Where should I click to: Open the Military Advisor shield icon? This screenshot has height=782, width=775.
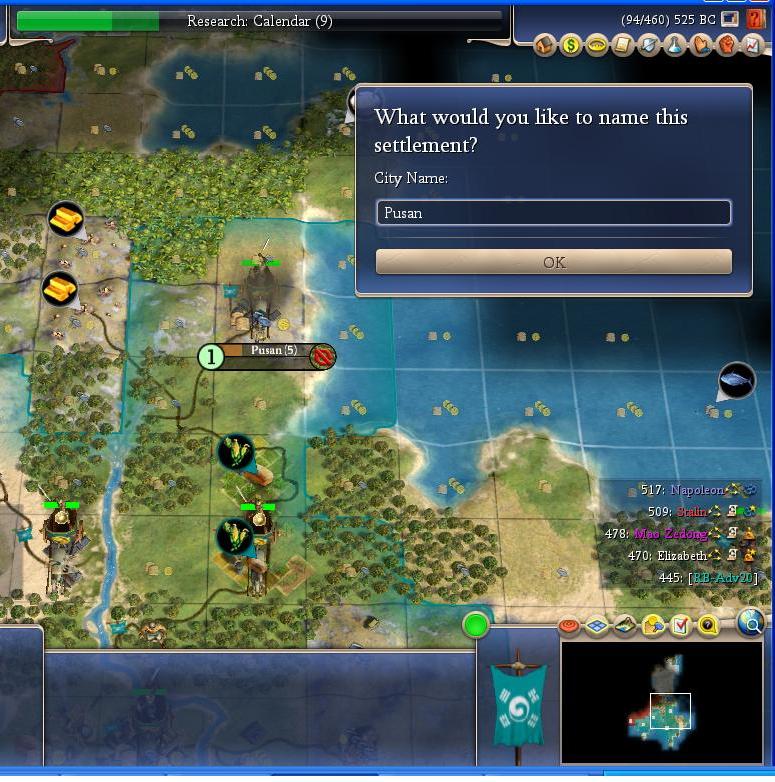[x=649, y=45]
